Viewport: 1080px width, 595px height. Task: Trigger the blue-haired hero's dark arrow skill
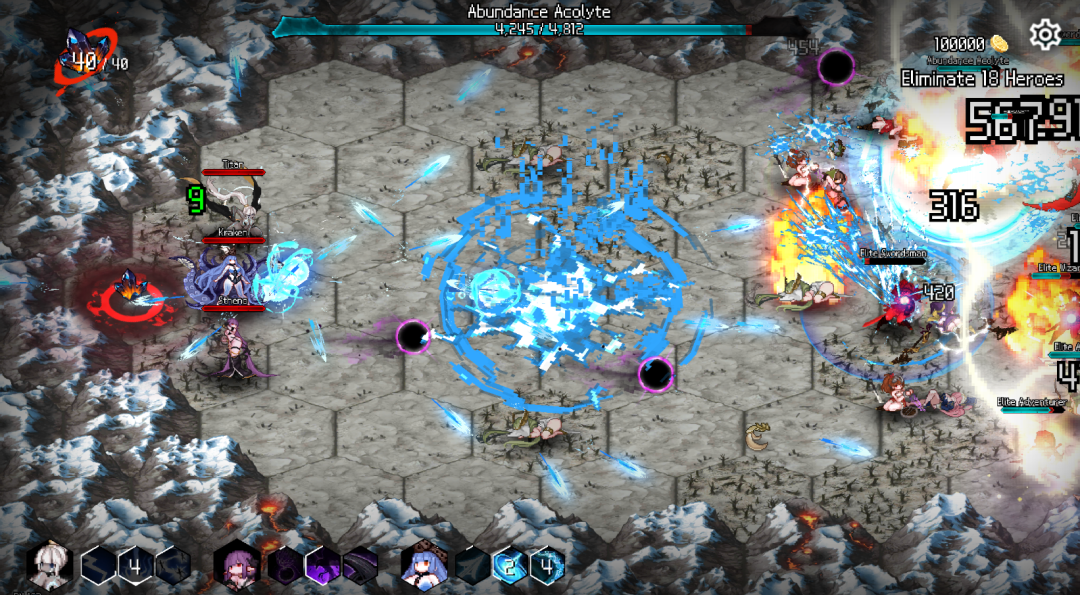(x=472, y=566)
